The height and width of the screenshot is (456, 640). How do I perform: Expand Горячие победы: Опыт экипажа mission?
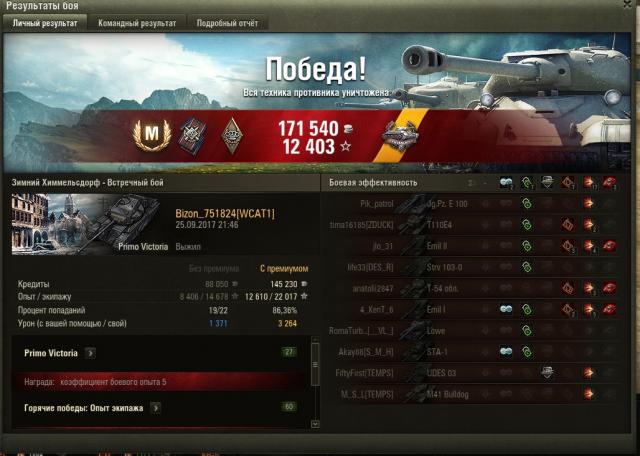pyautogui.click(x=157, y=408)
